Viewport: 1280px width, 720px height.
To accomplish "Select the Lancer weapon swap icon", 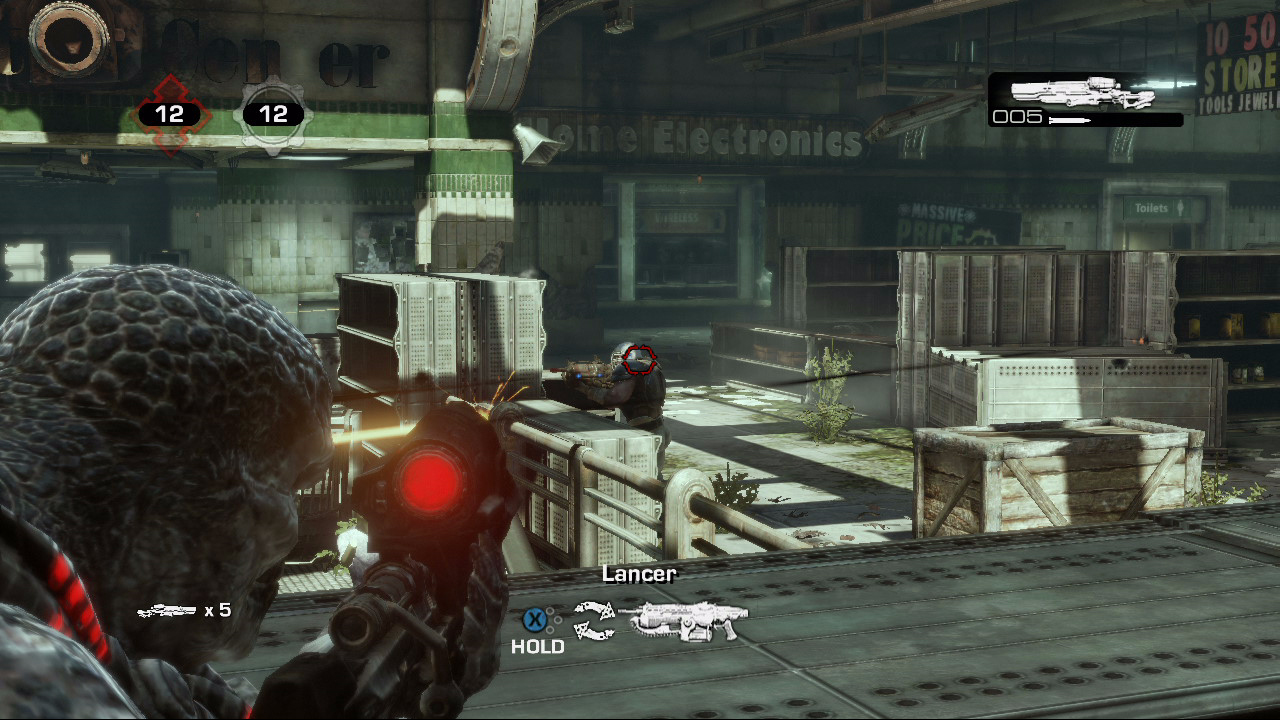I will click(684, 621).
